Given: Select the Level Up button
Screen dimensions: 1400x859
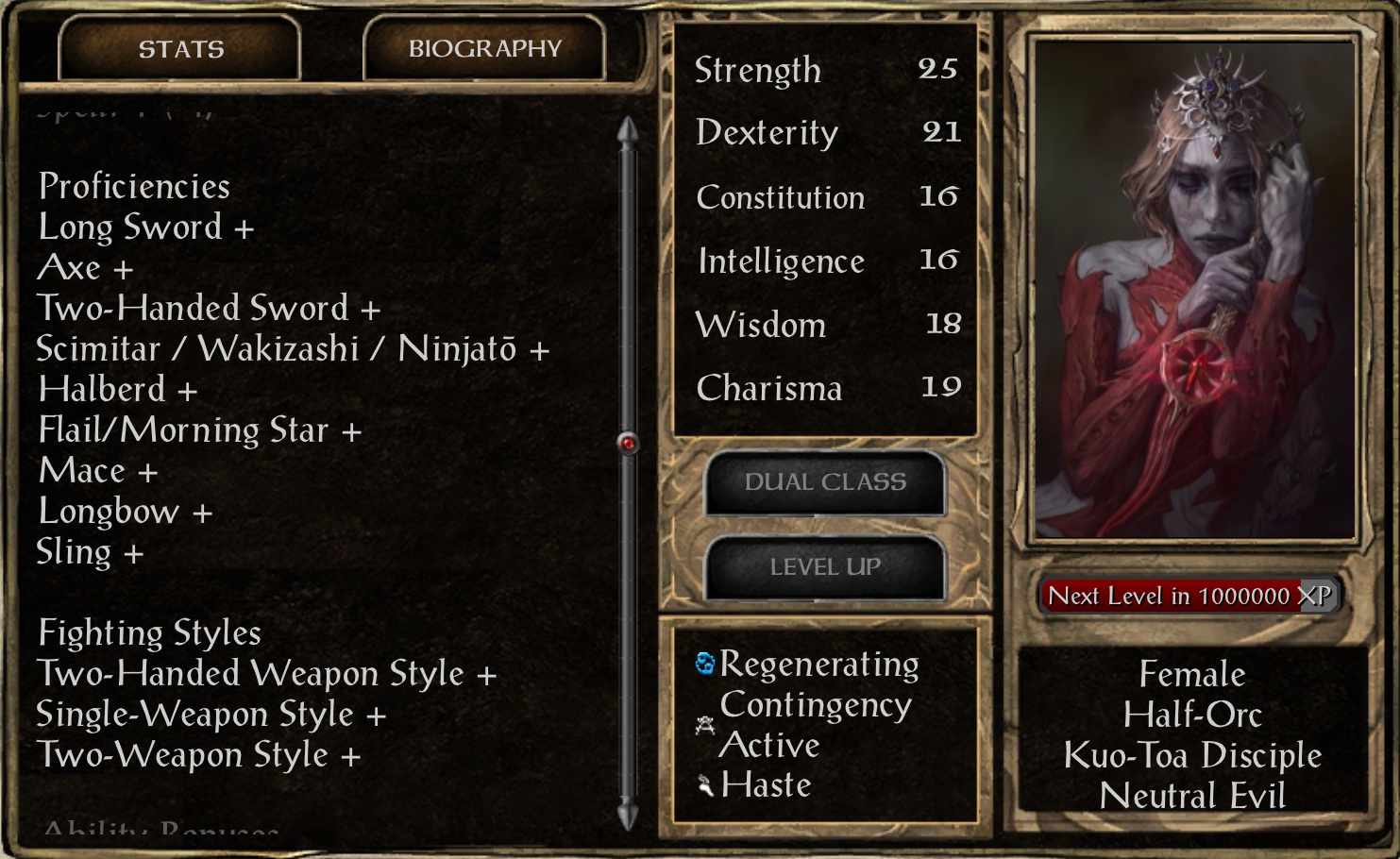Looking at the screenshot, I should click(x=824, y=566).
